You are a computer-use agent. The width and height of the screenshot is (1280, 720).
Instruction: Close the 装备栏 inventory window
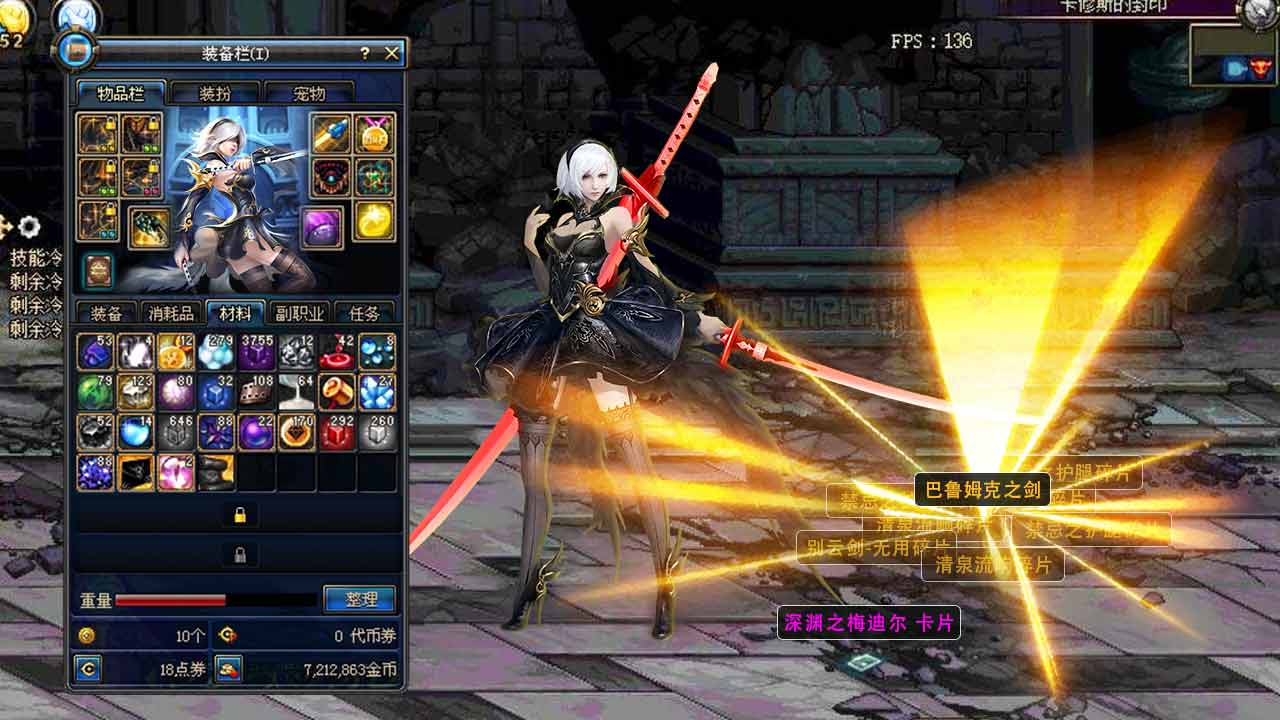click(x=391, y=53)
